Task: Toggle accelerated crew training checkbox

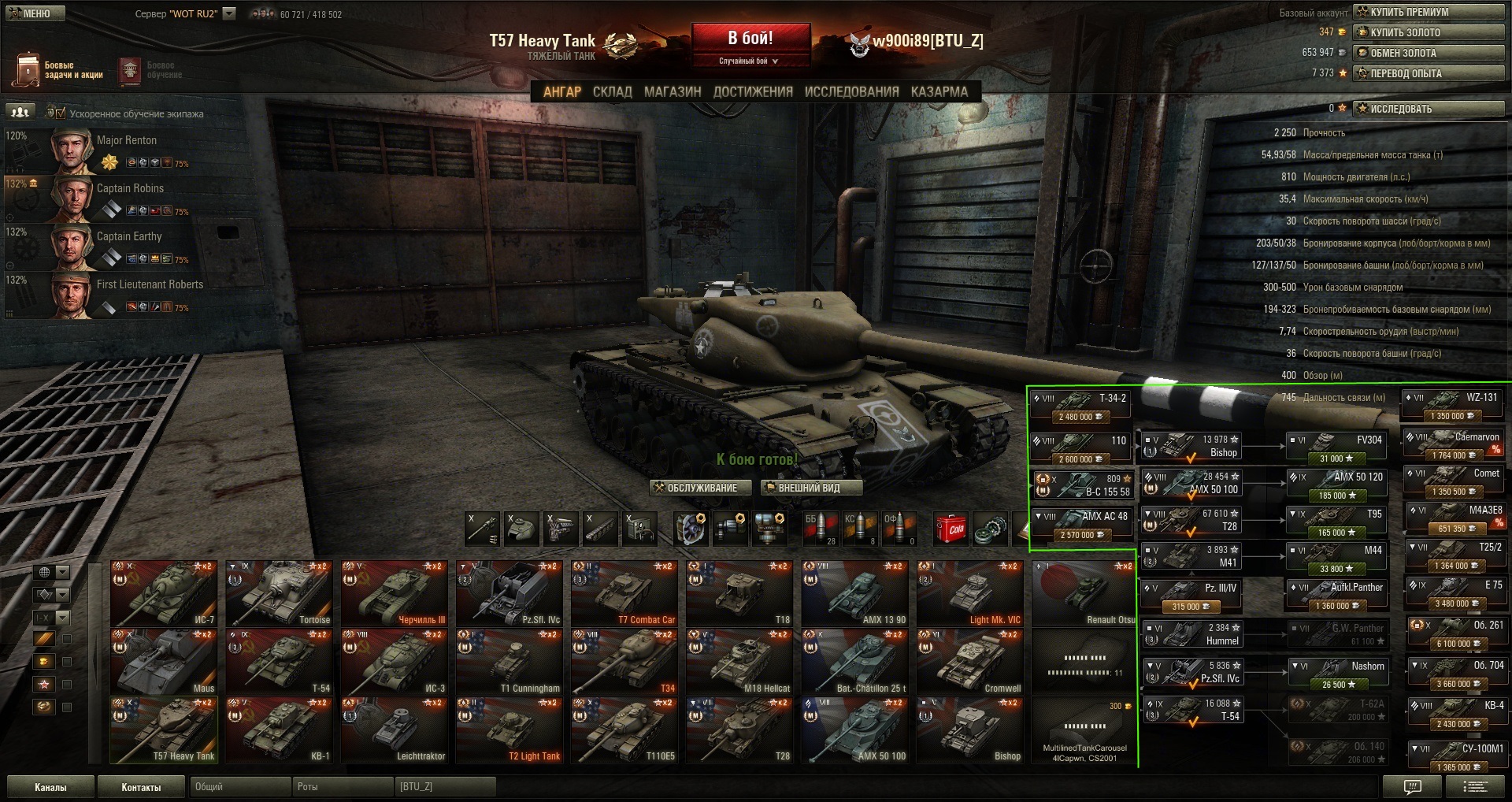Action: click(61, 113)
